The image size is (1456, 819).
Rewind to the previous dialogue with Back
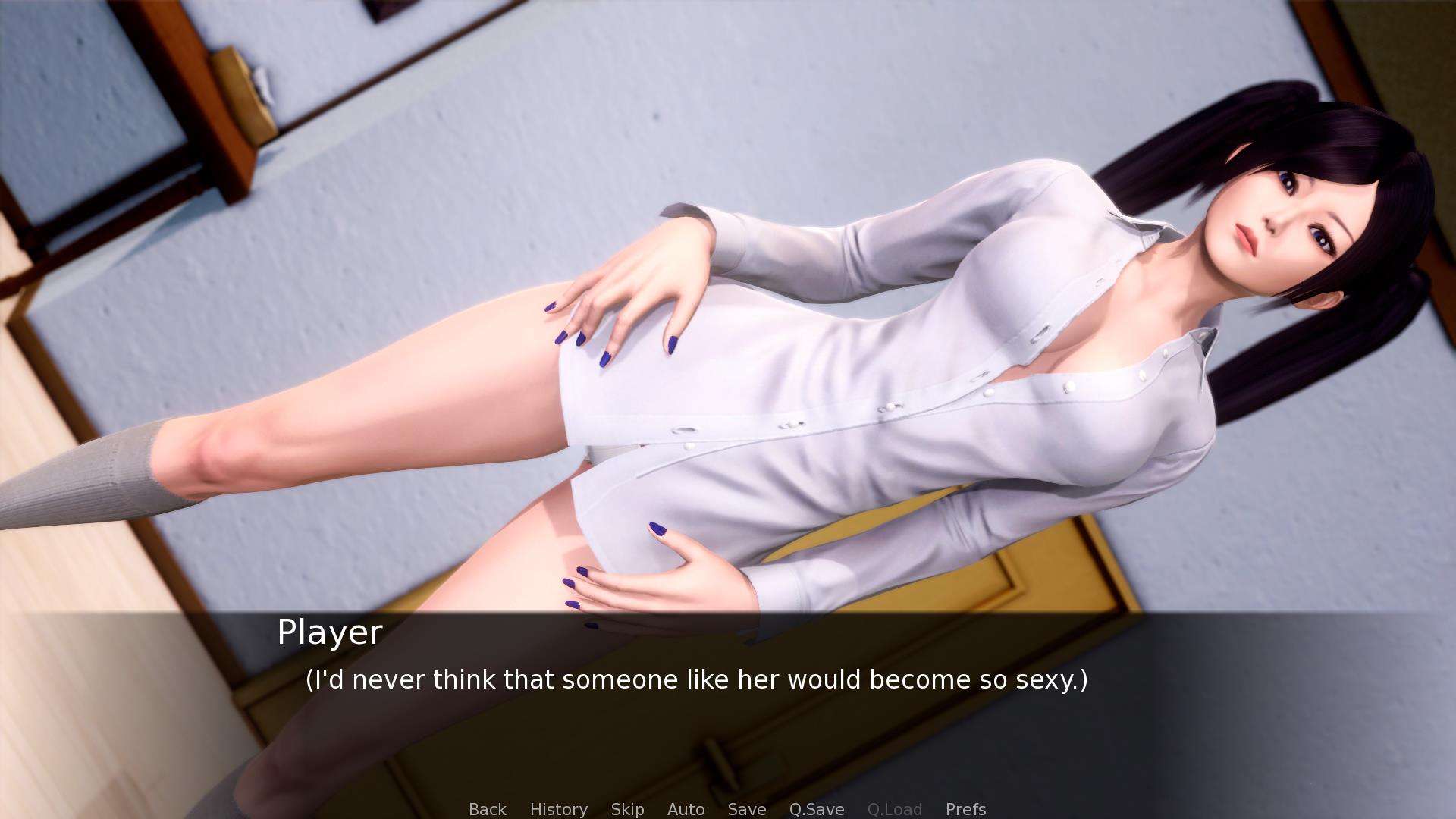click(x=487, y=809)
